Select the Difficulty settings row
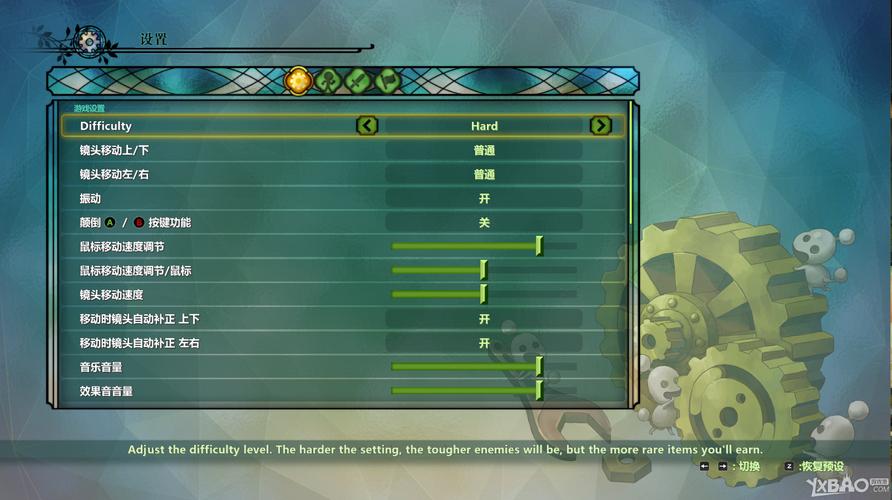The height and width of the screenshot is (500, 892). (200, 126)
